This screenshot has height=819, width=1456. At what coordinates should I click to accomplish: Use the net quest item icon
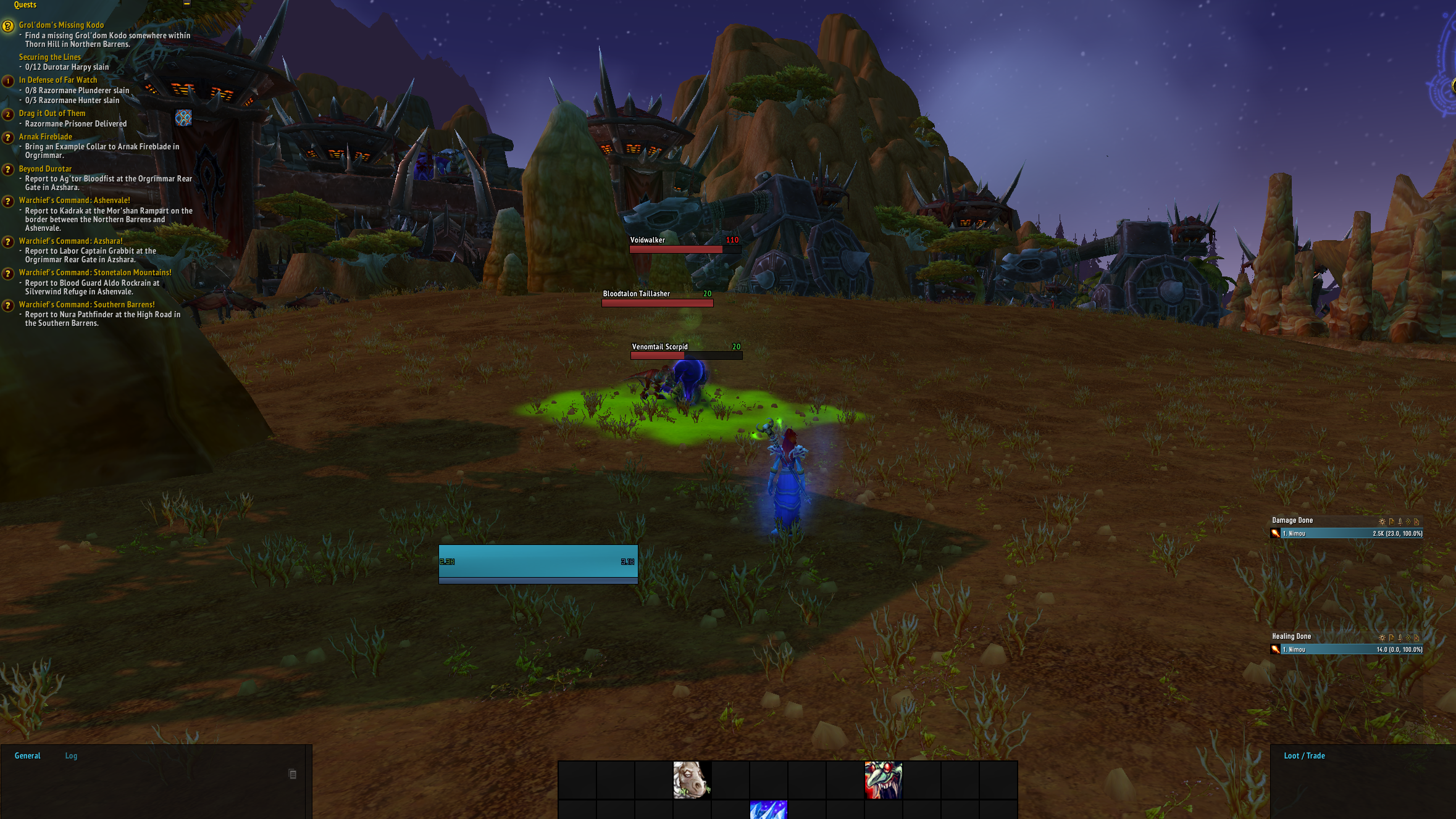pyautogui.click(x=183, y=118)
